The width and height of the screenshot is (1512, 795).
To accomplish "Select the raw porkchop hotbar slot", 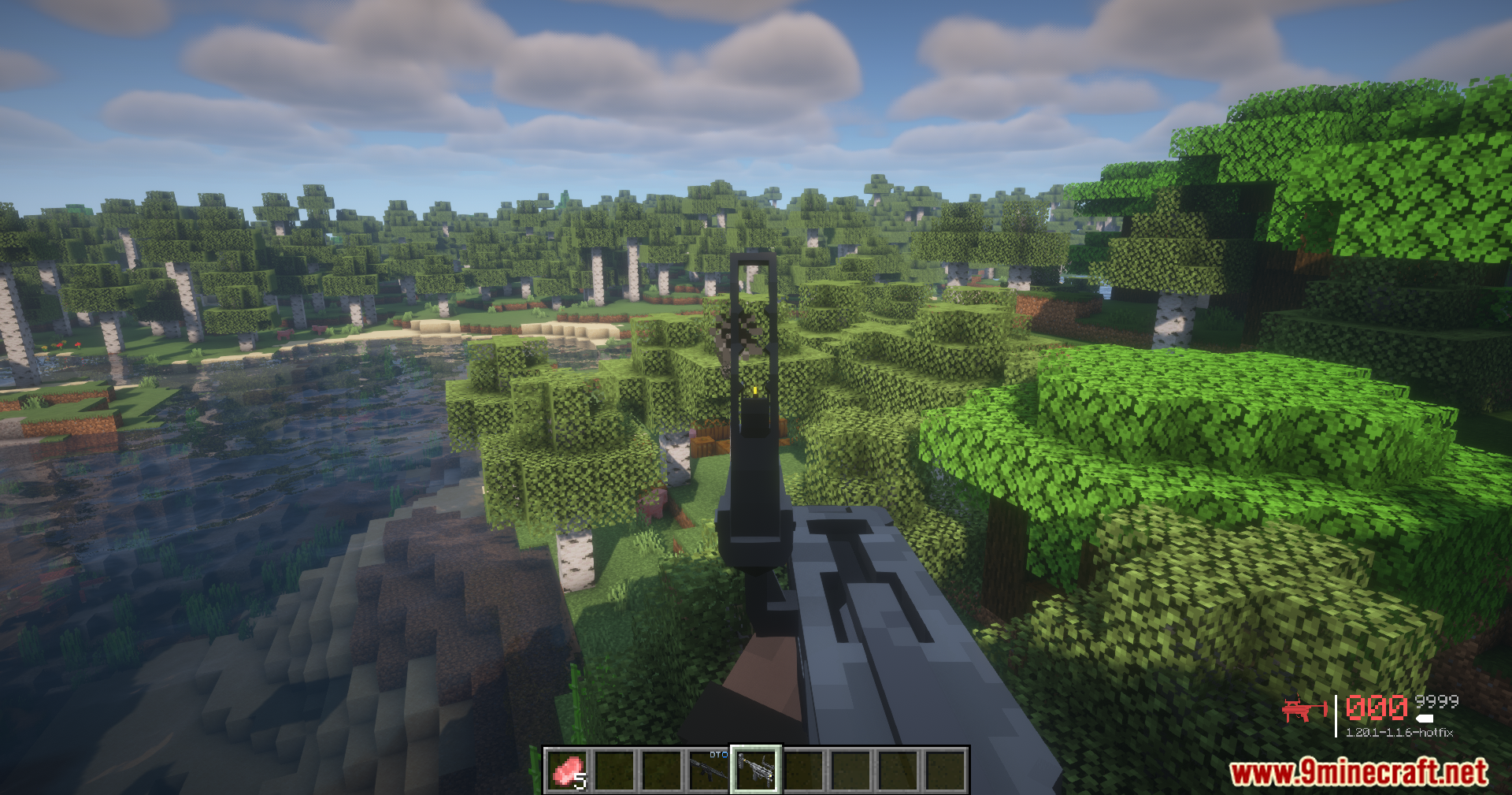I will [x=568, y=770].
